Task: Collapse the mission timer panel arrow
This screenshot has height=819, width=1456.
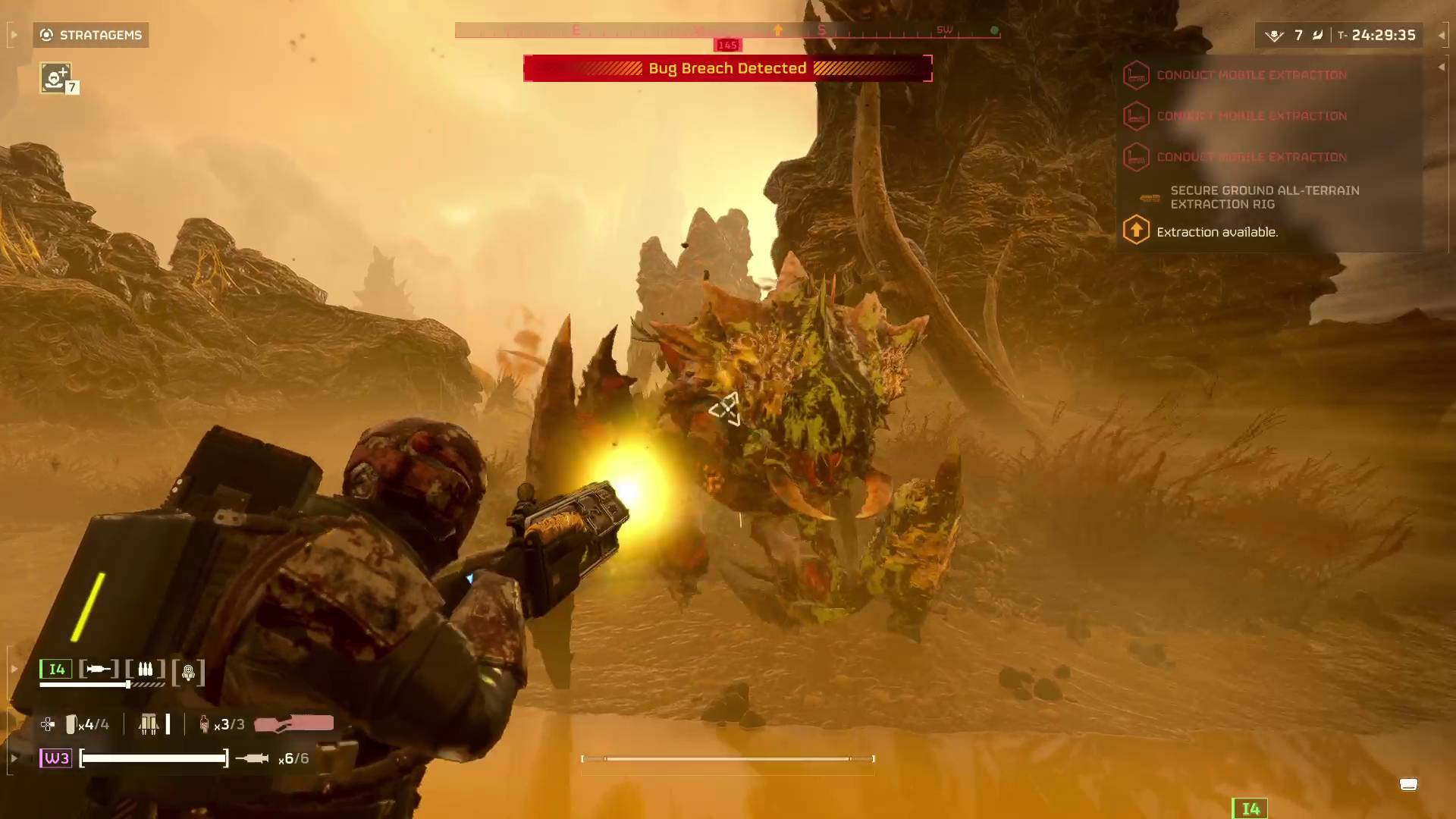Action: pos(1443,35)
